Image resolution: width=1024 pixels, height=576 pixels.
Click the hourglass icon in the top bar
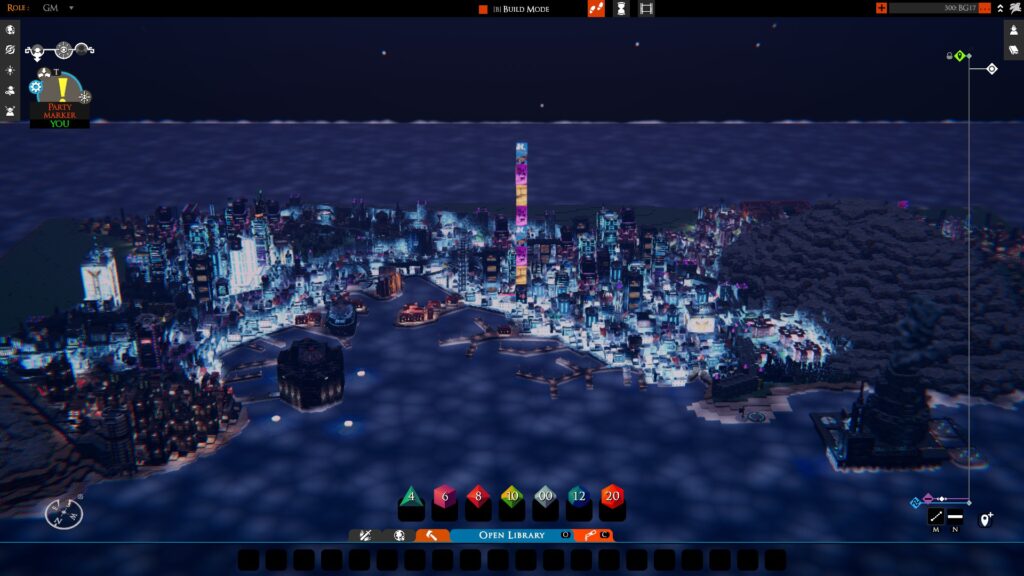click(621, 9)
